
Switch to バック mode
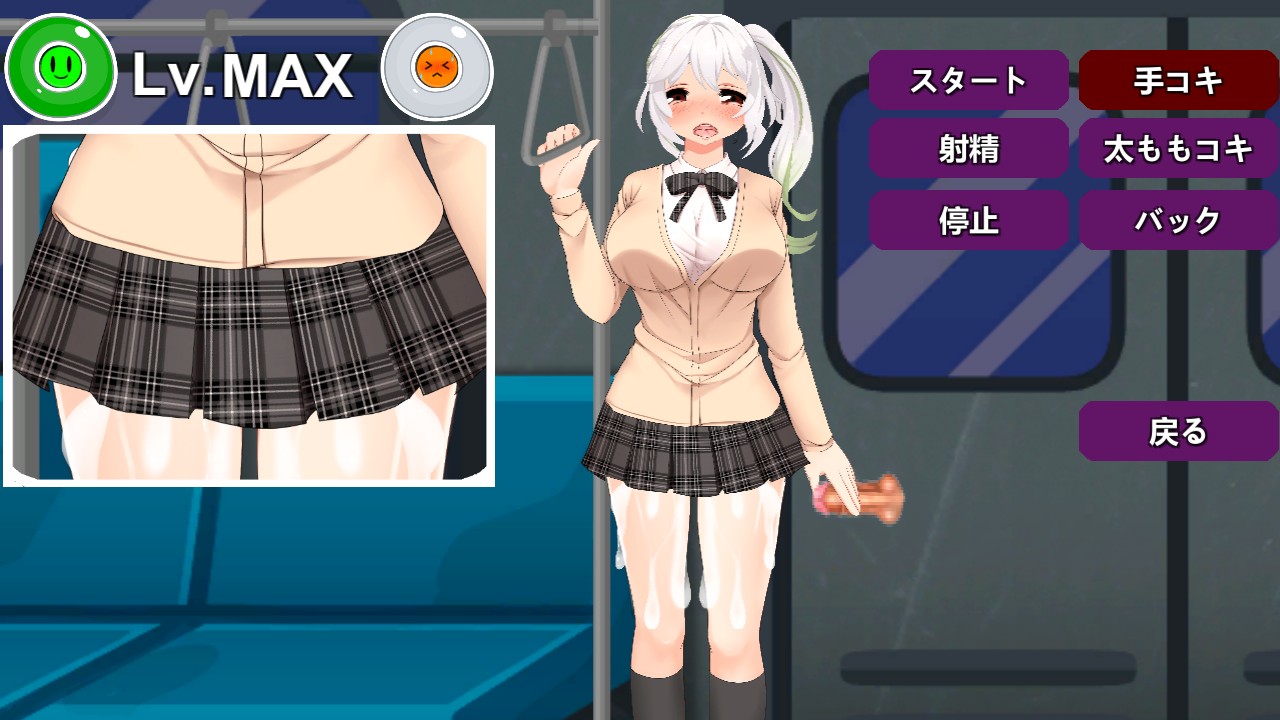(1178, 220)
